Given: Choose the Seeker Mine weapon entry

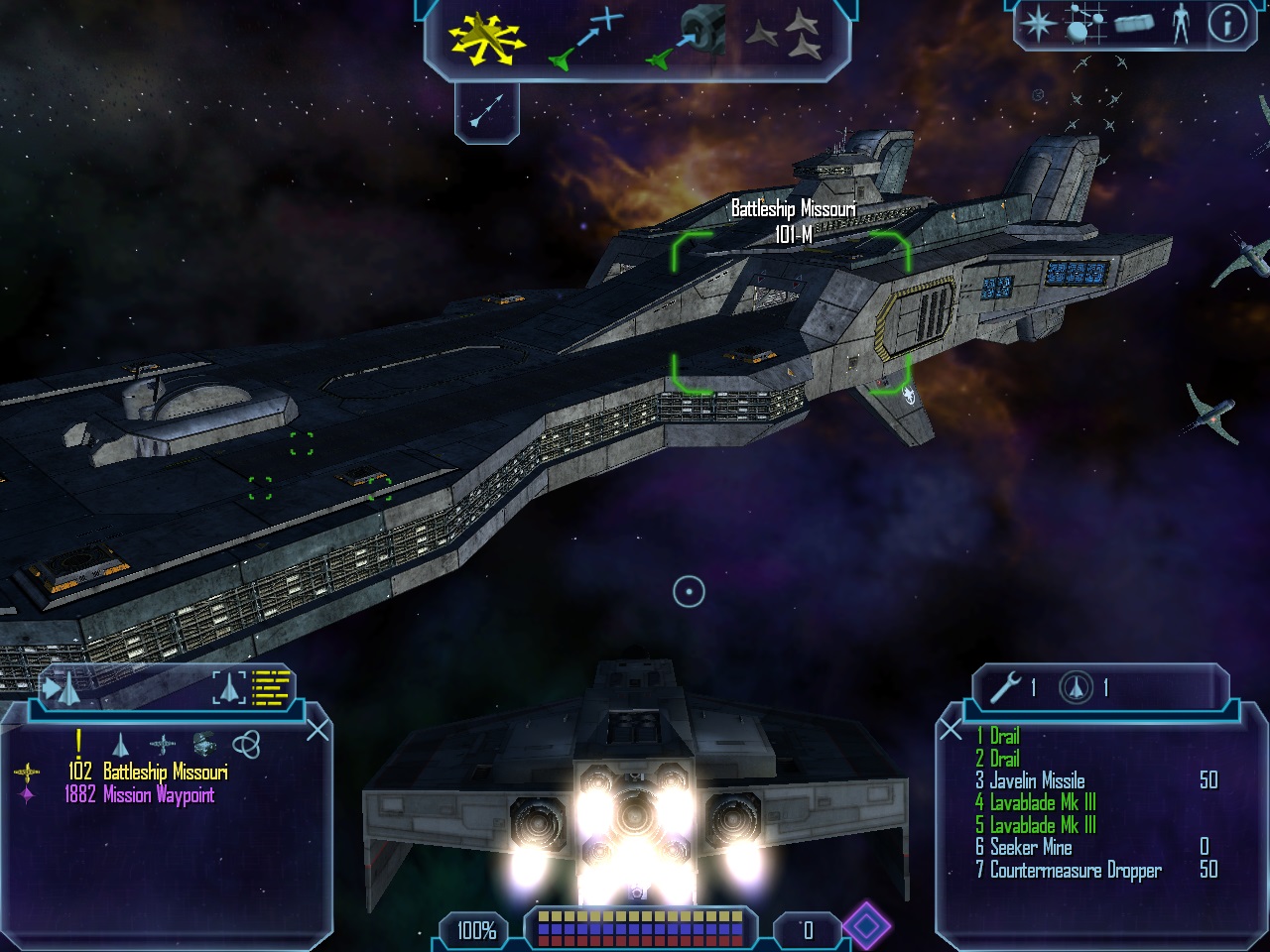Looking at the screenshot, I should 1030,847.
